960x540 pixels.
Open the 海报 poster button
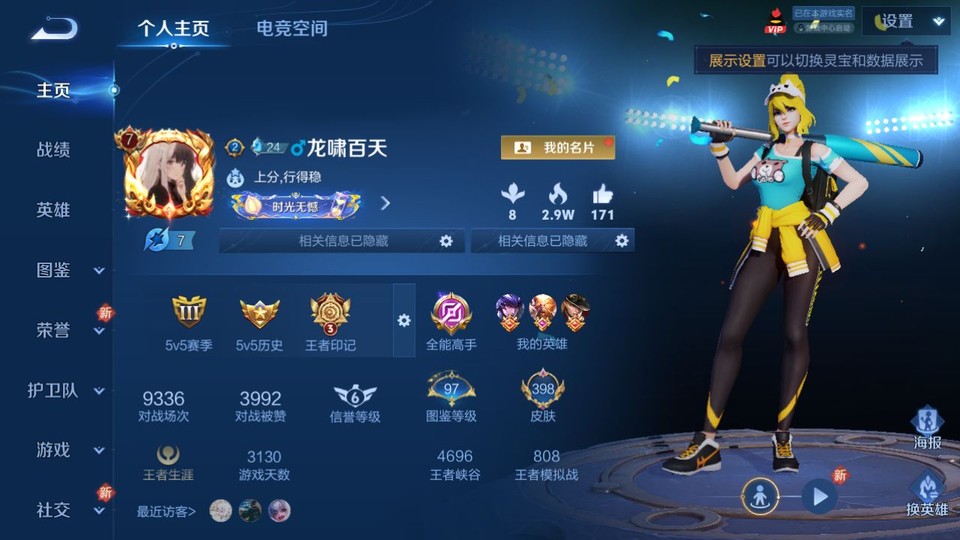click(927, 427)
